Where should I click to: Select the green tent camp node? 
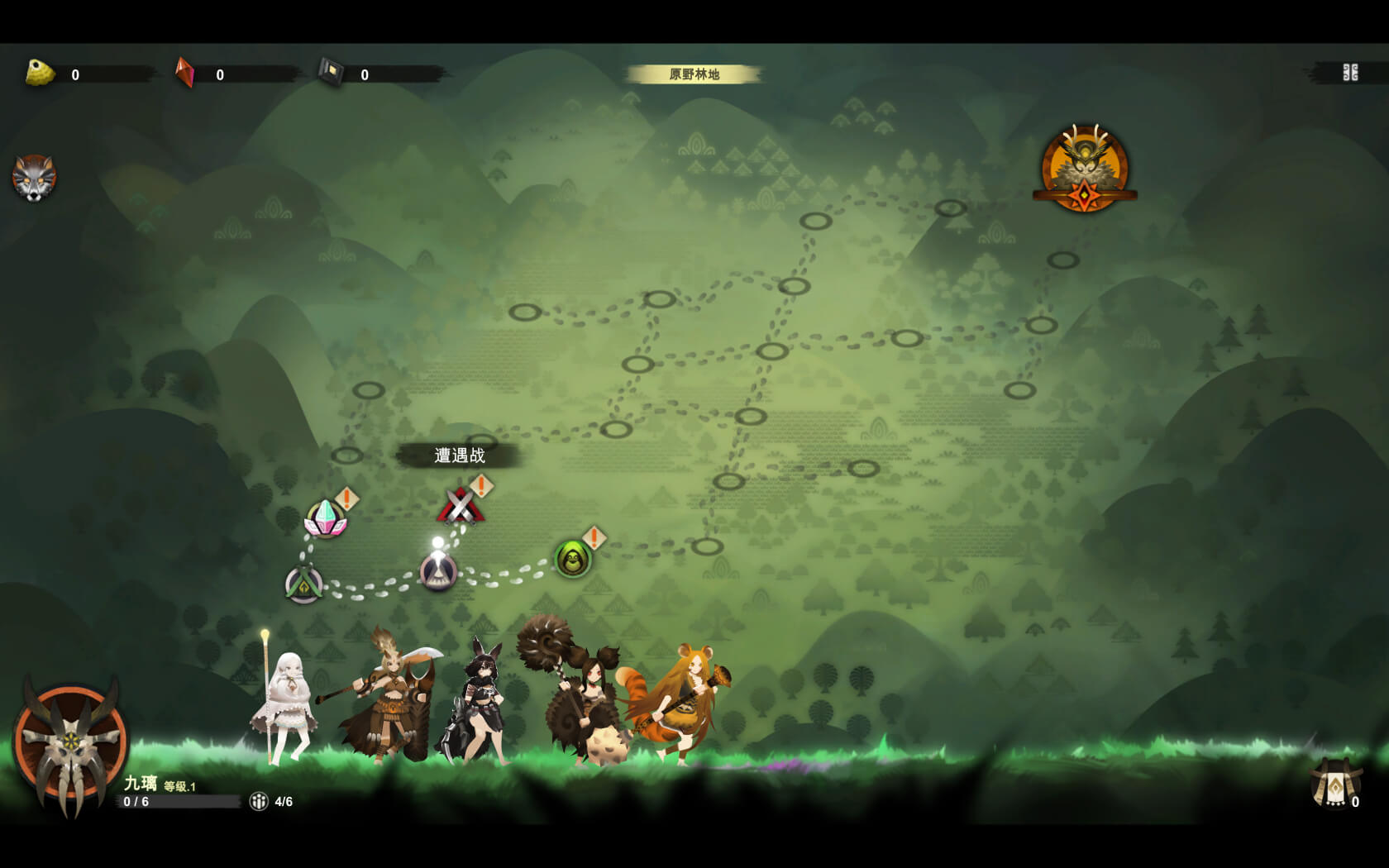click(303, 584)
